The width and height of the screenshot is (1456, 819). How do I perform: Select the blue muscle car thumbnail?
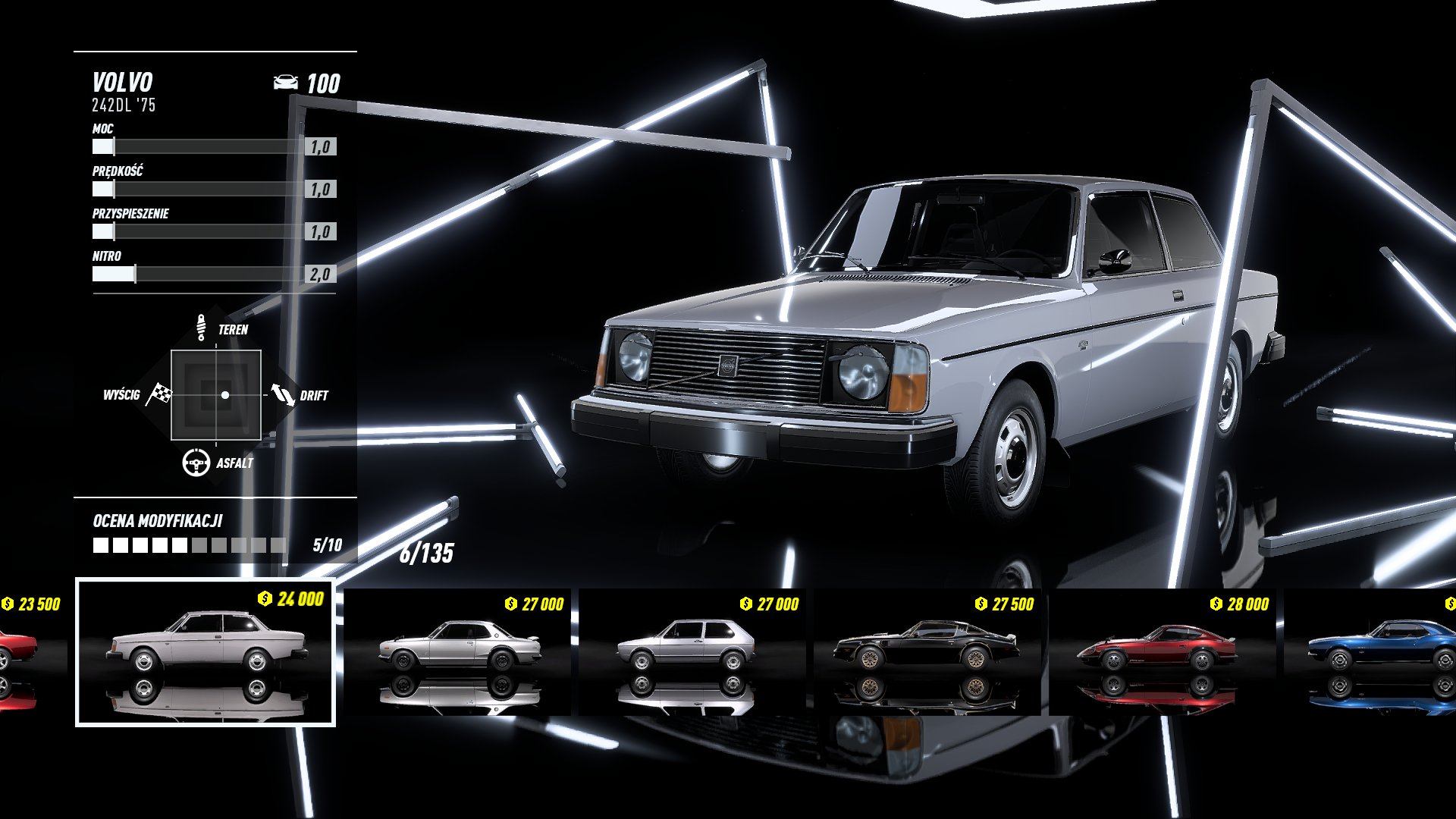coord(1373,652)
